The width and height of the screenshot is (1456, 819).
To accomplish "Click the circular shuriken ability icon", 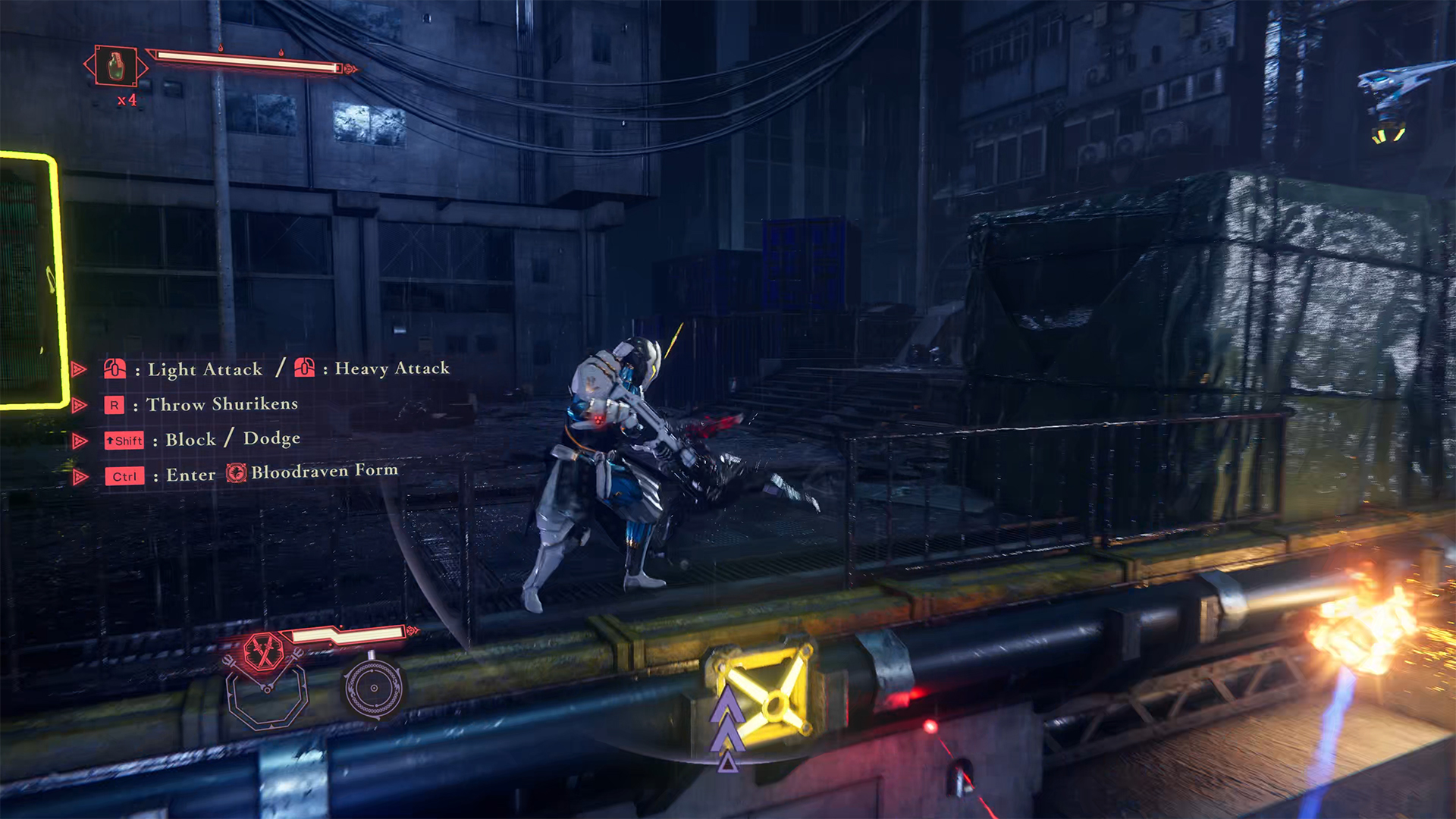I will [373, 689].
